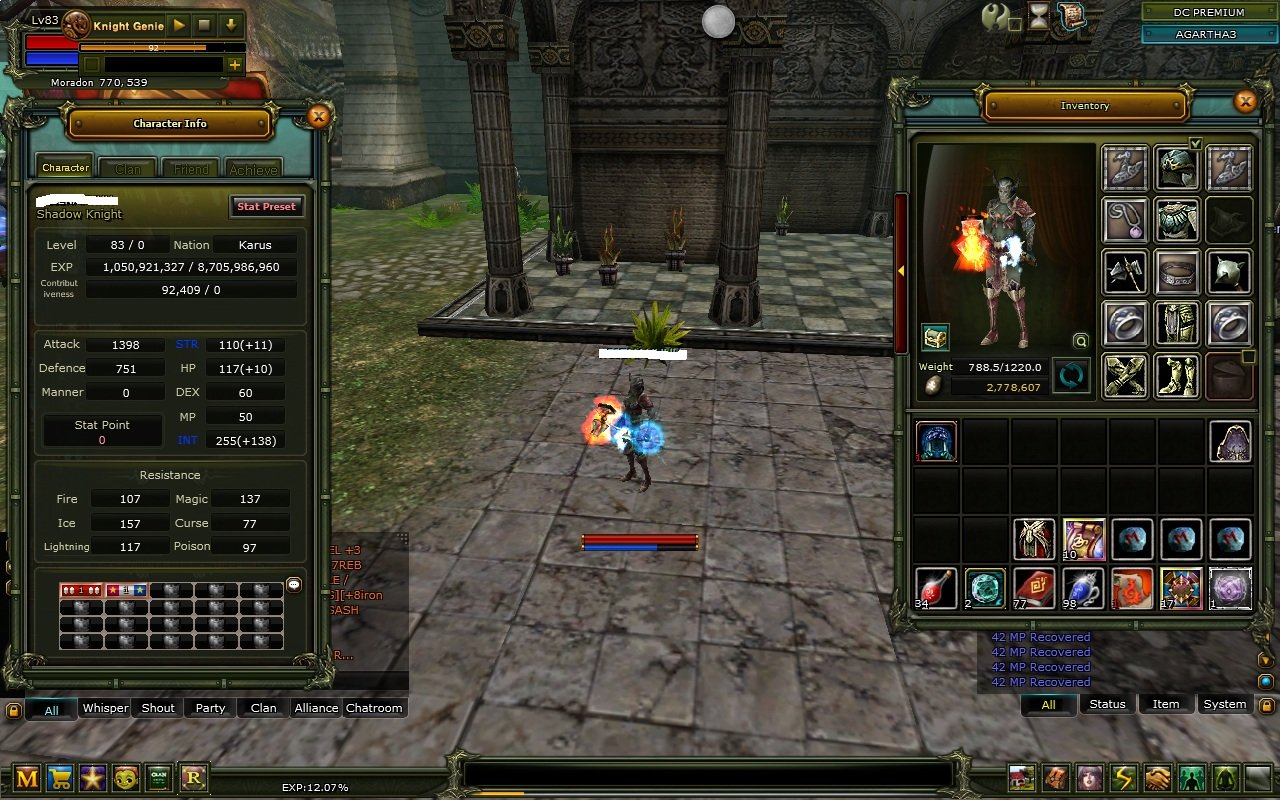This screenshot has width=1280, height=800.
Task: Open the Stat Preset button
Action: 266,206
